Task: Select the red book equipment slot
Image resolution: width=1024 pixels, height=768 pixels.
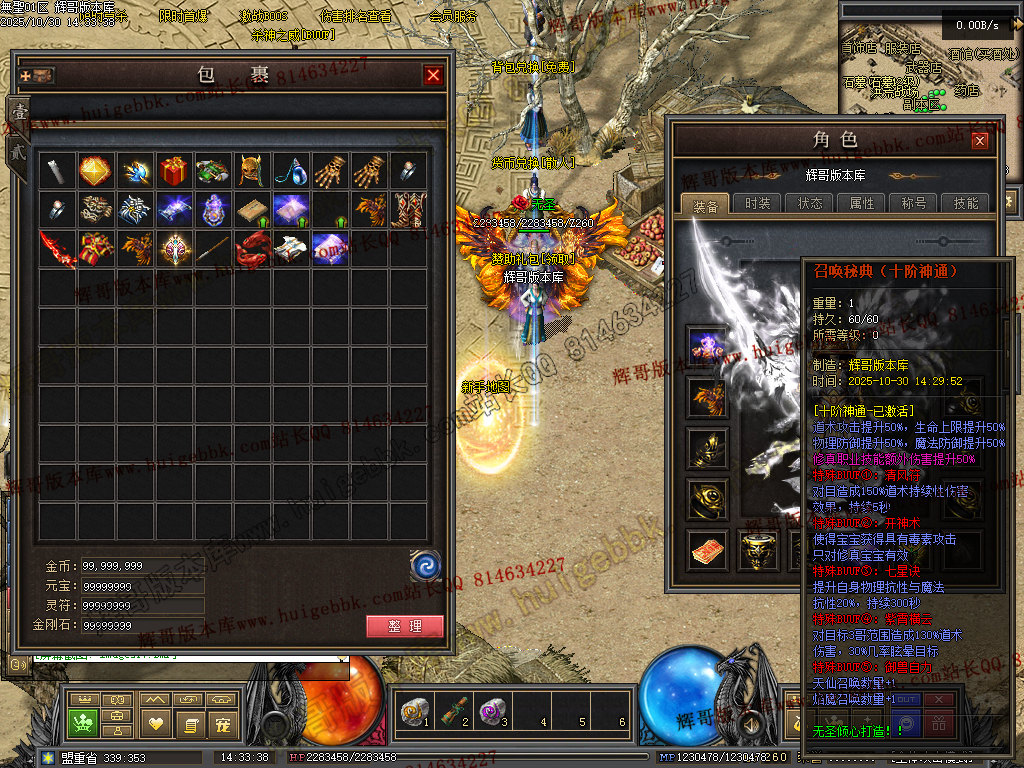Action: [x=706, y=551]
